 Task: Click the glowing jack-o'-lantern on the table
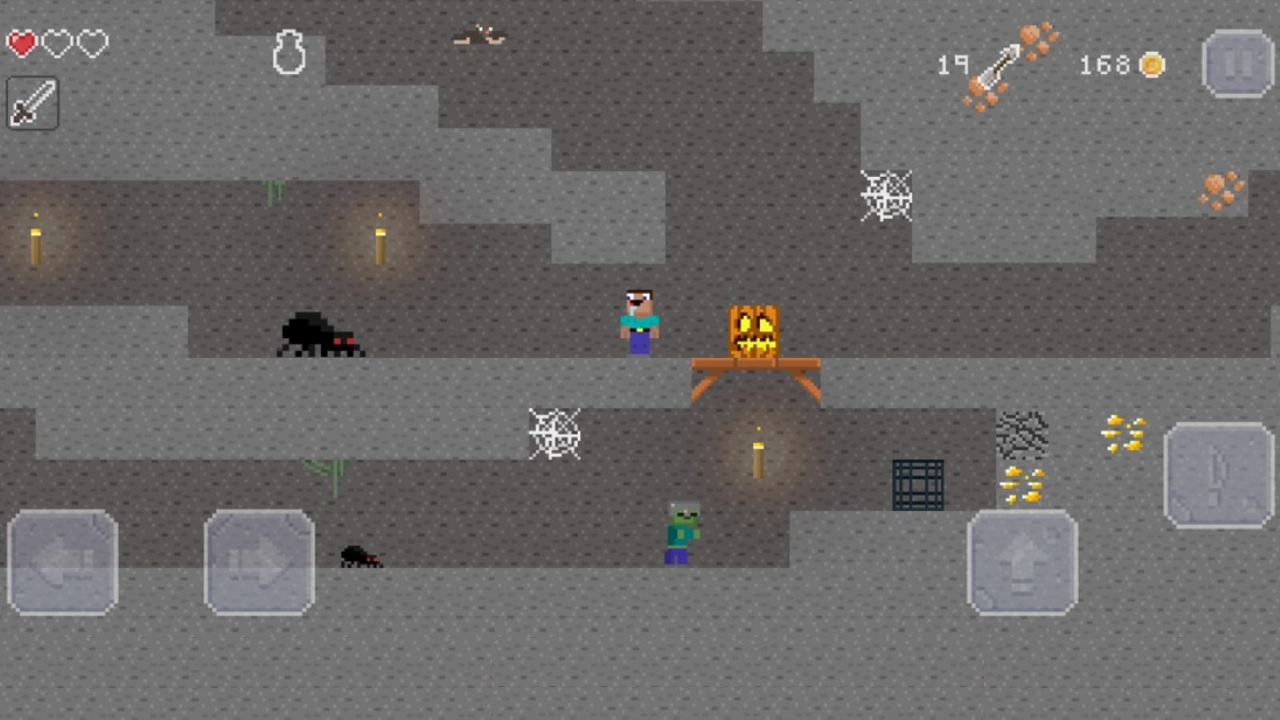pos(753,330)
